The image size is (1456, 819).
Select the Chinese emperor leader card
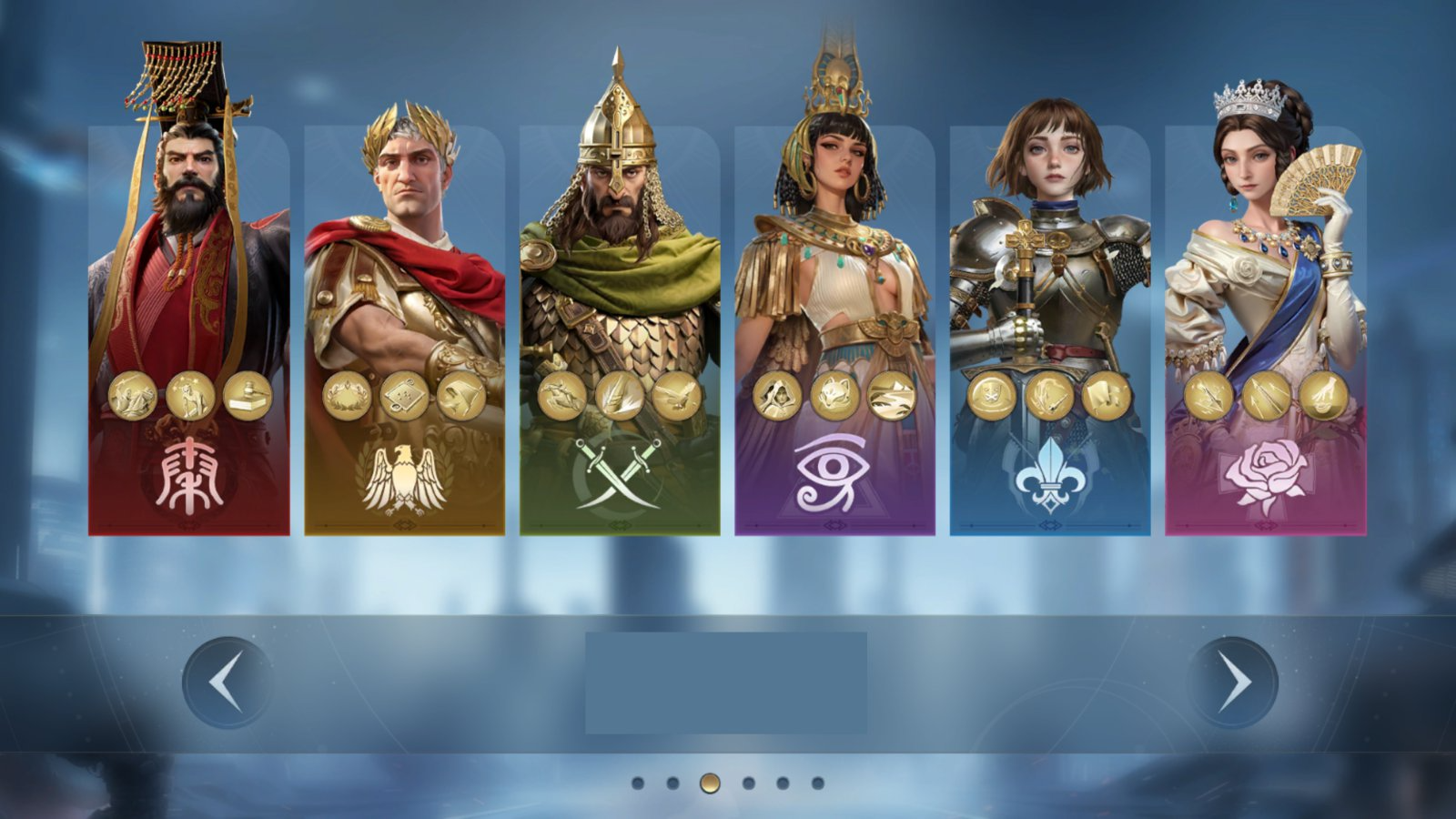pyautogui.click(x=188, y=273)
